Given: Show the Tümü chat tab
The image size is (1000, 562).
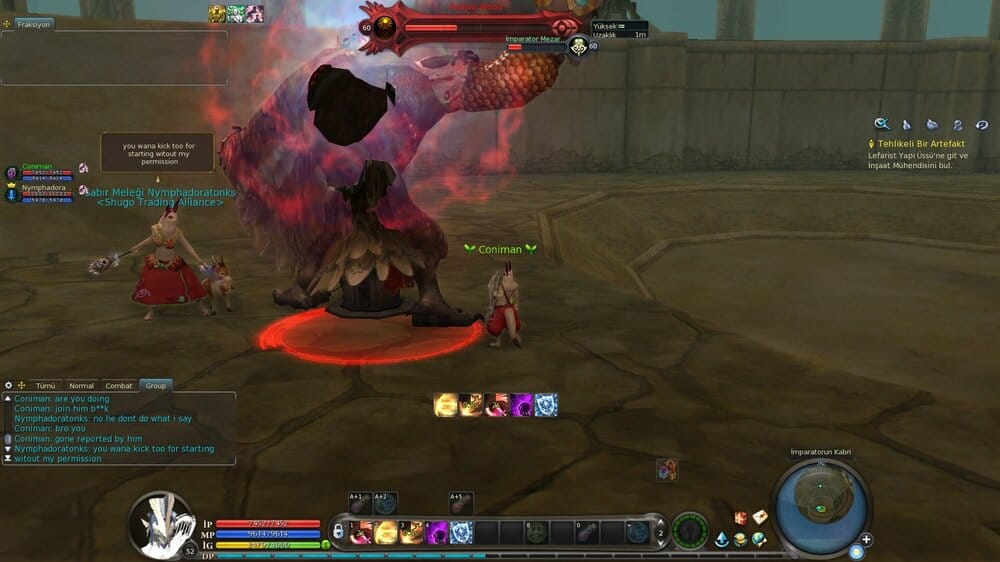Looking at the screenshot, I should [x=46, y=385].
